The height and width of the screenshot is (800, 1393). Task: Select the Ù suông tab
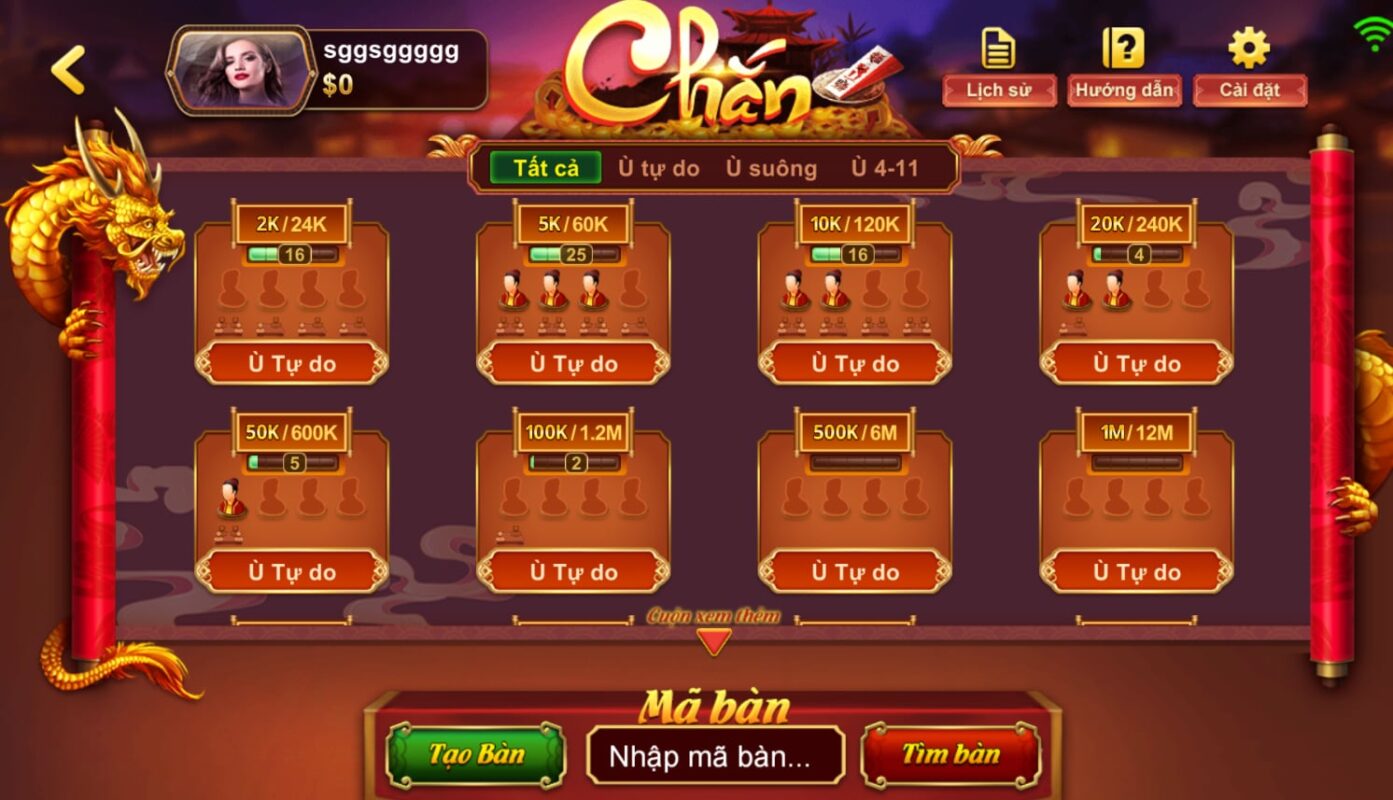coord(771,168)
